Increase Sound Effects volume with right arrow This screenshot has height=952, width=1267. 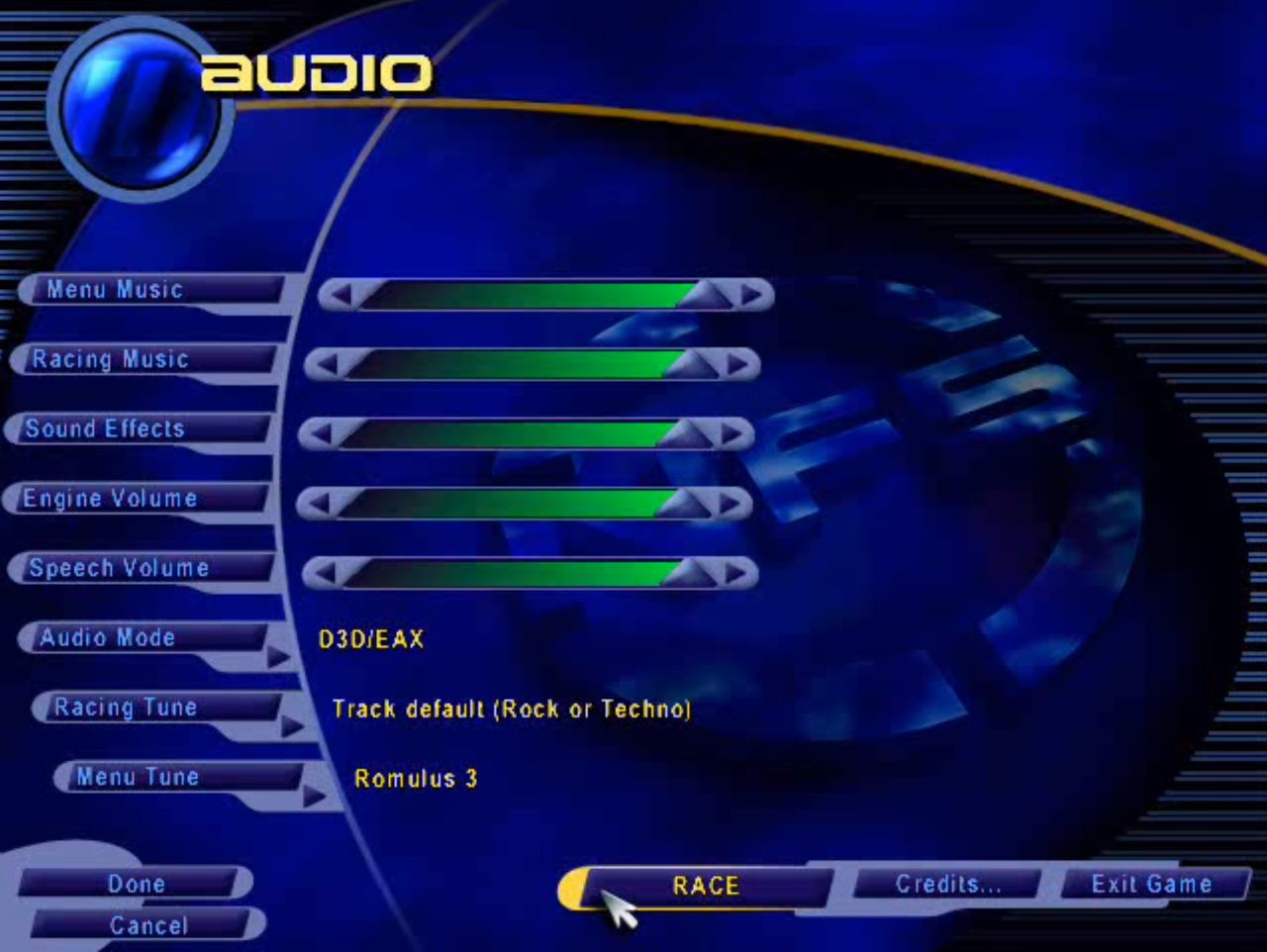tap(731, 433)
